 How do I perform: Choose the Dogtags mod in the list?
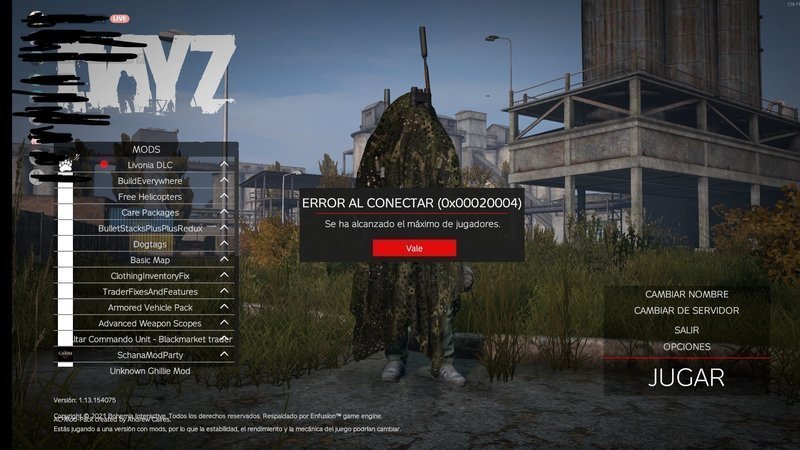coord(150,244)
